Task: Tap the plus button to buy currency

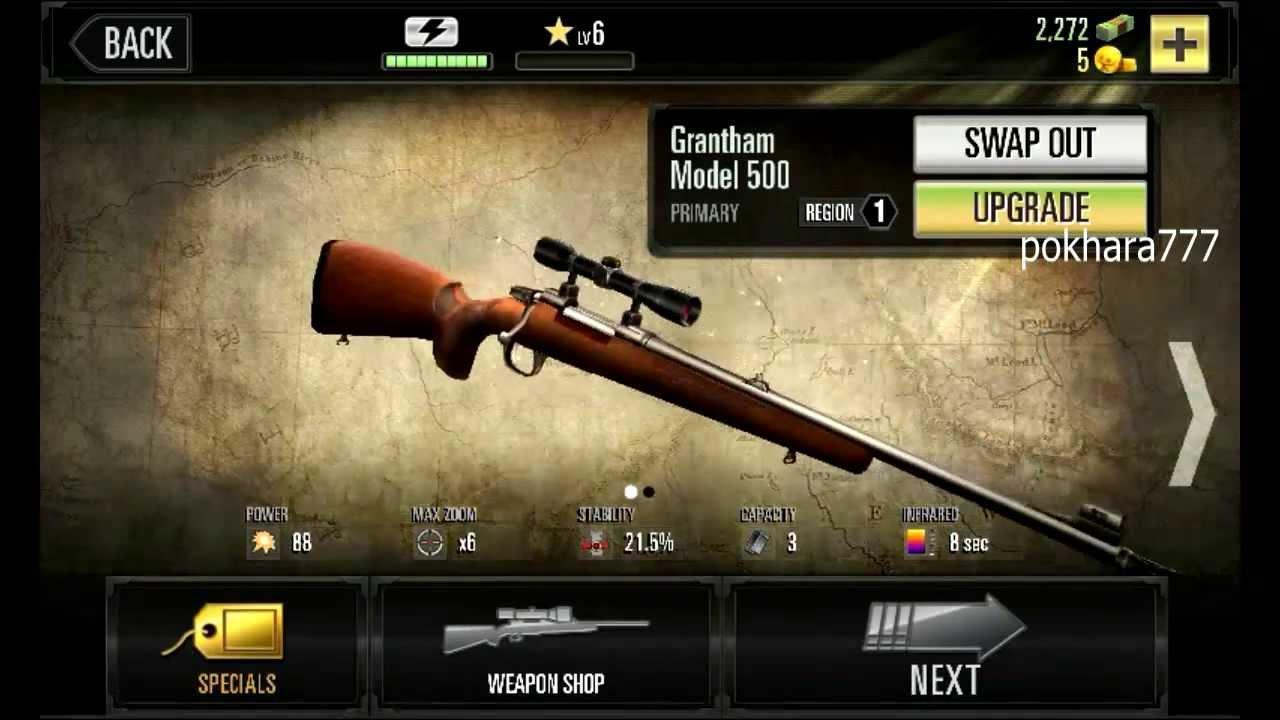Action: pyautogui.click(x=1180, y=43)
